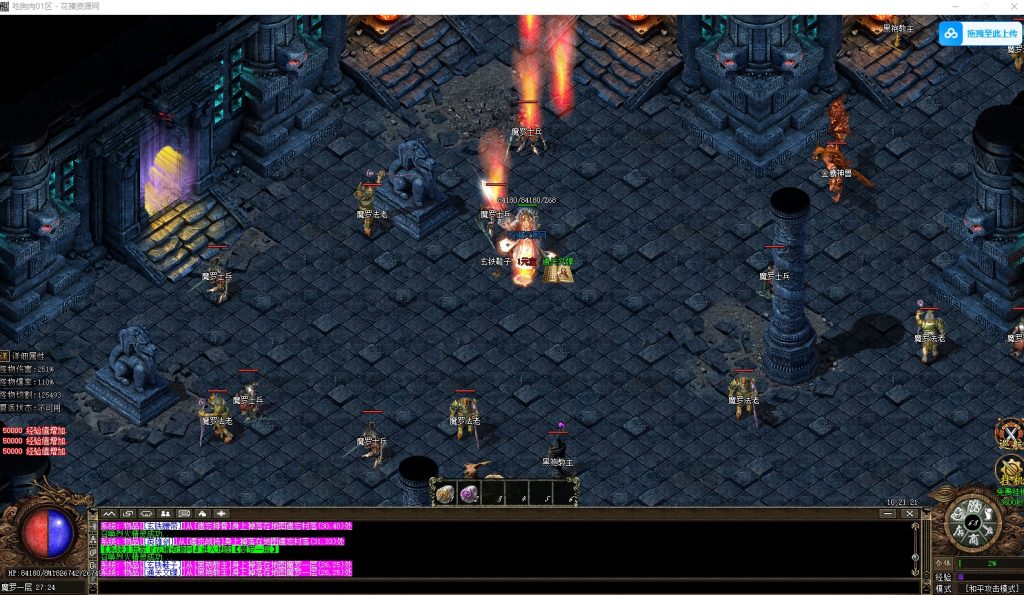Click the 玄铁靴子 item link in chat
Image resolution: width=1024 pixels, height=595 pixels.
point(163,567)
